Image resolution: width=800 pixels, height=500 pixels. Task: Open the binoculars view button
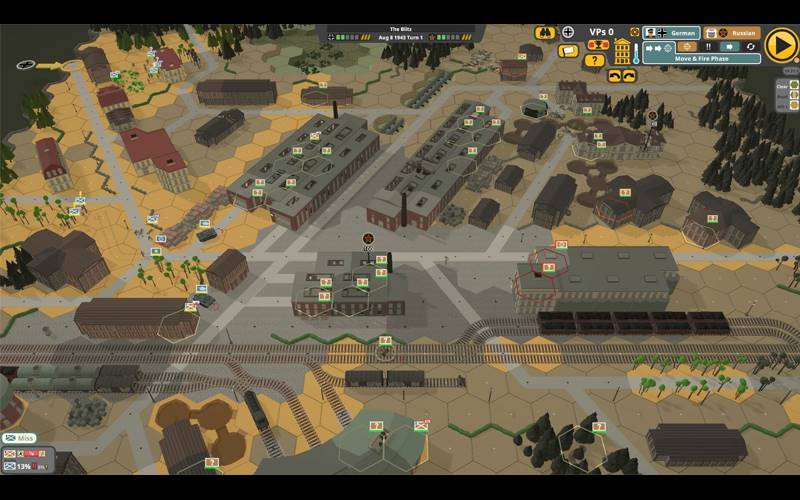pos(546,32)
